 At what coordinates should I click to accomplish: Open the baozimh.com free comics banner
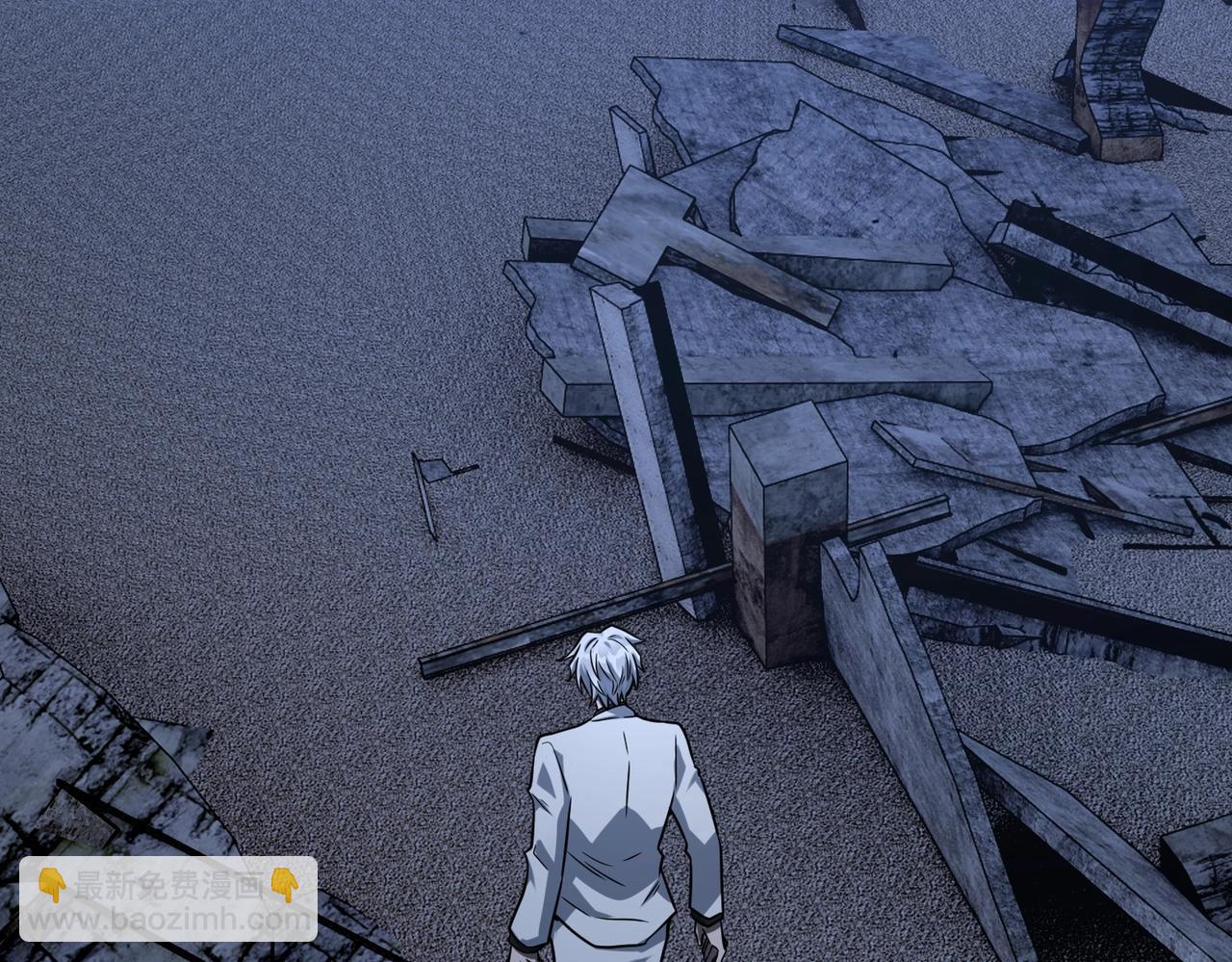tap(168, 899)
